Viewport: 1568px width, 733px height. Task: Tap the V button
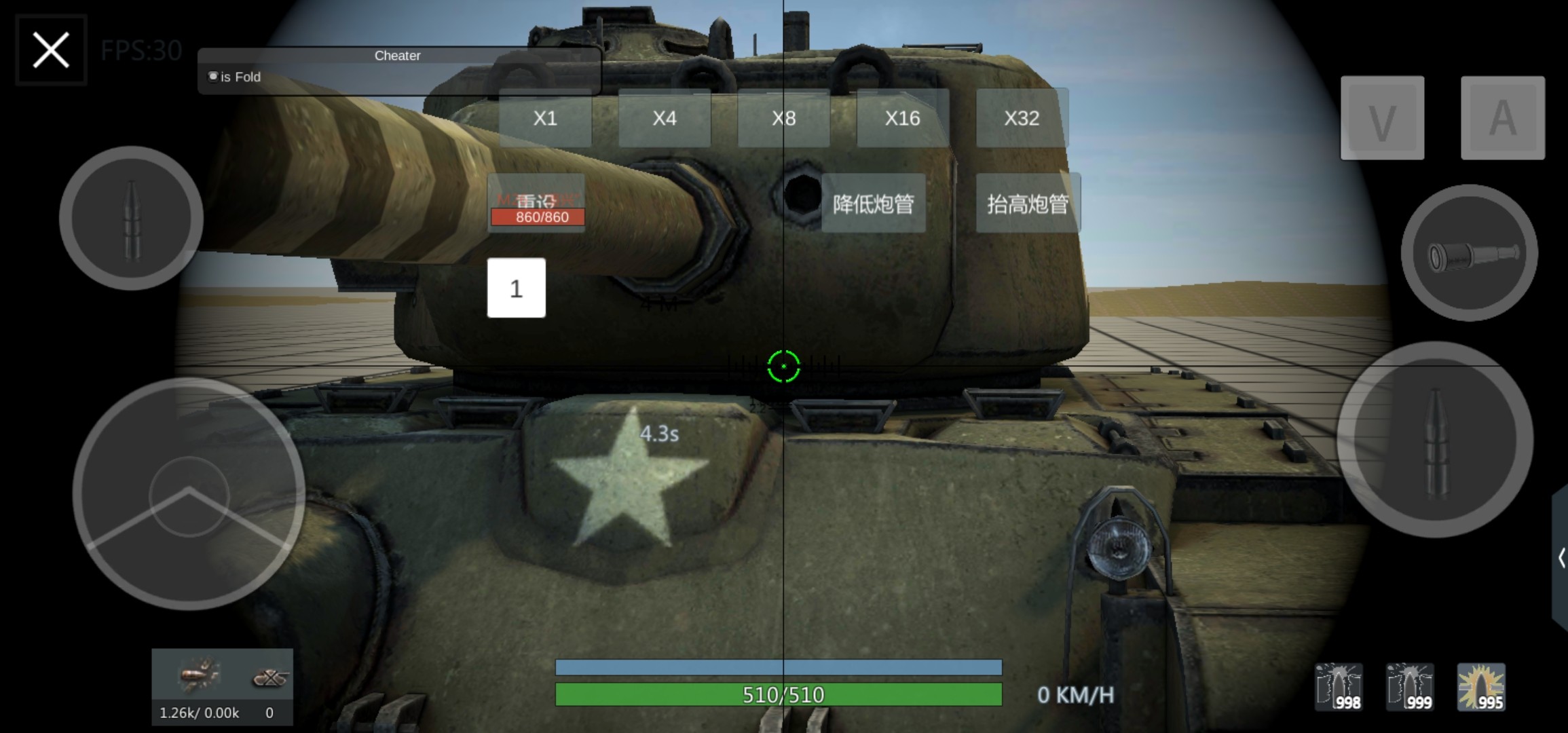1382,119
